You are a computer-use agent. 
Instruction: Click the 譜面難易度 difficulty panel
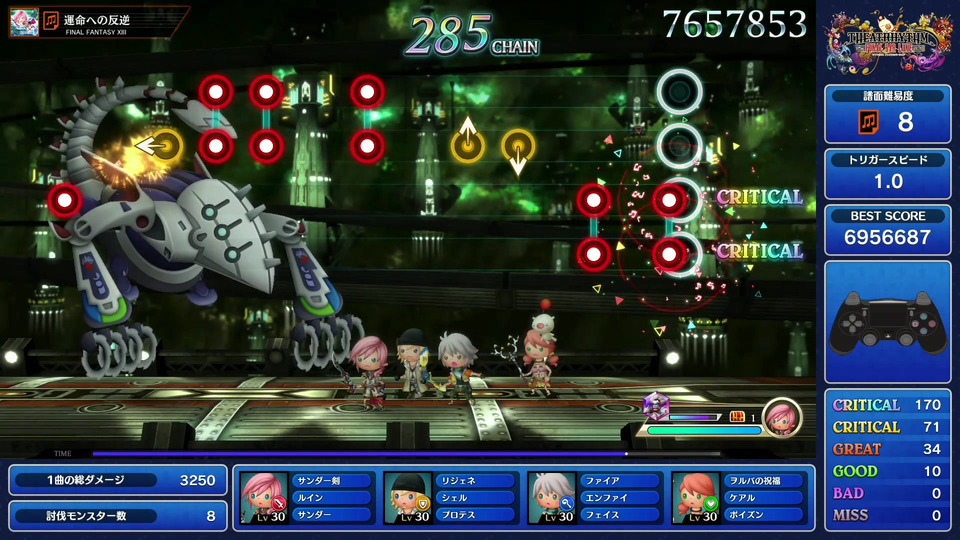point(887,114)
